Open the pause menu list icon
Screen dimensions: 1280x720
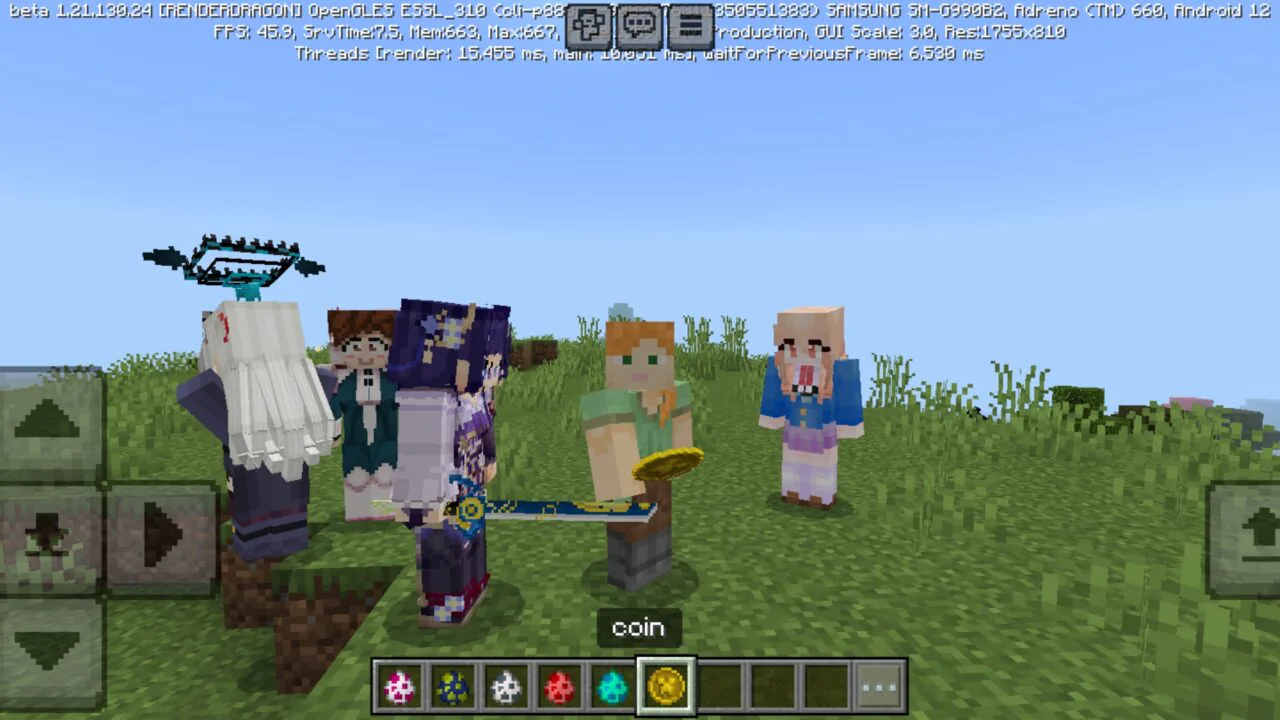coord(691,26)
